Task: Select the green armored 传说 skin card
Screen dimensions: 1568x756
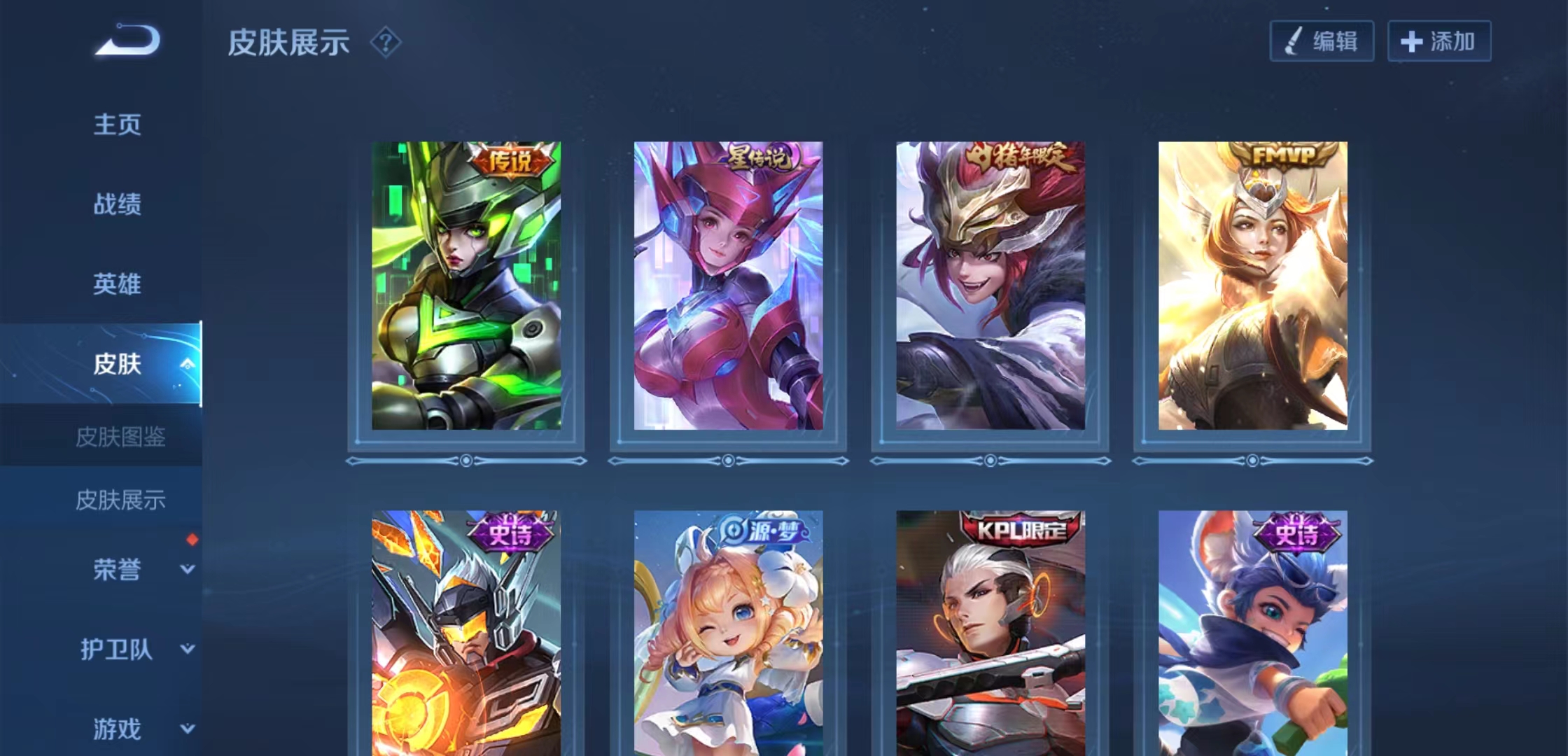Action: point(466,286)
